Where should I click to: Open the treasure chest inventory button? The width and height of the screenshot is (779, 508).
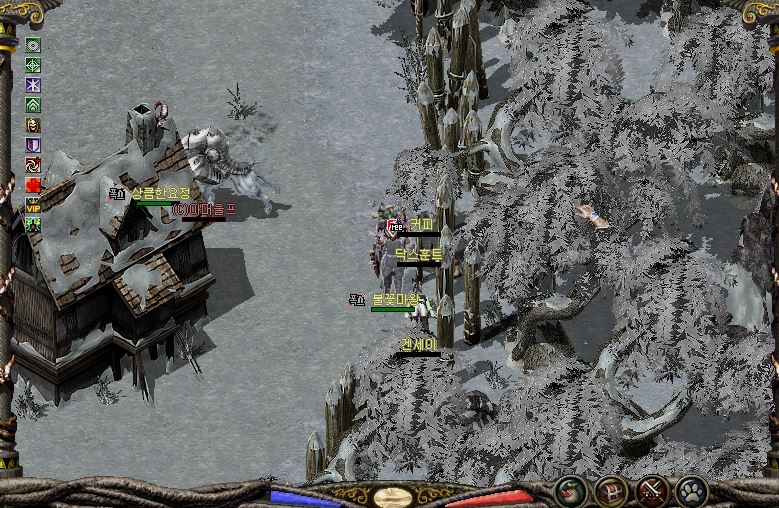tap(612, 491)
